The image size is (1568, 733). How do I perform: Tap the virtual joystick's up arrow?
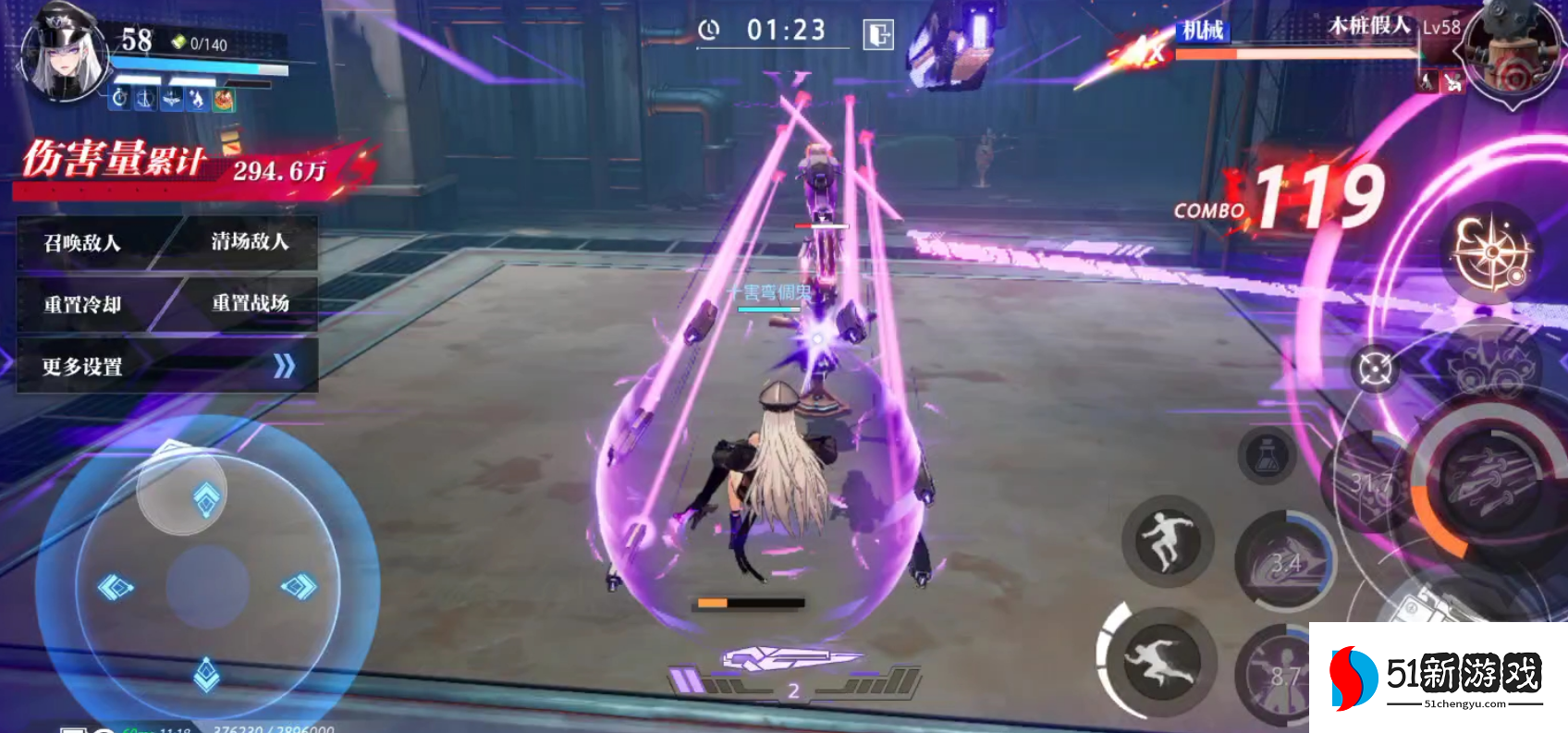point(205,497)
